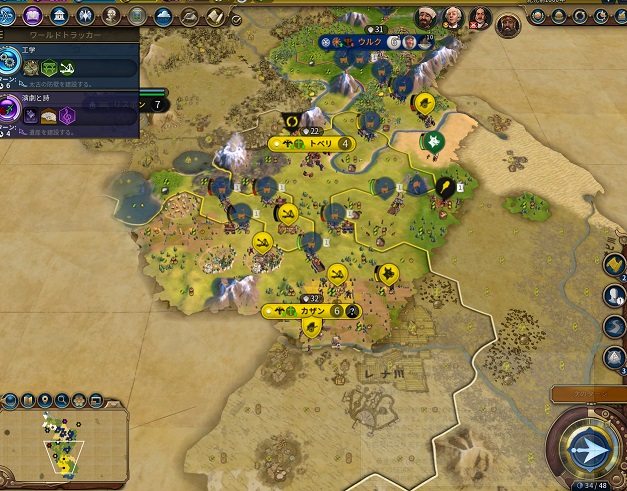Open the government screen building icon
Image resolution: width=627 pixels, height=491 pixels.
(x=59, y=15)
